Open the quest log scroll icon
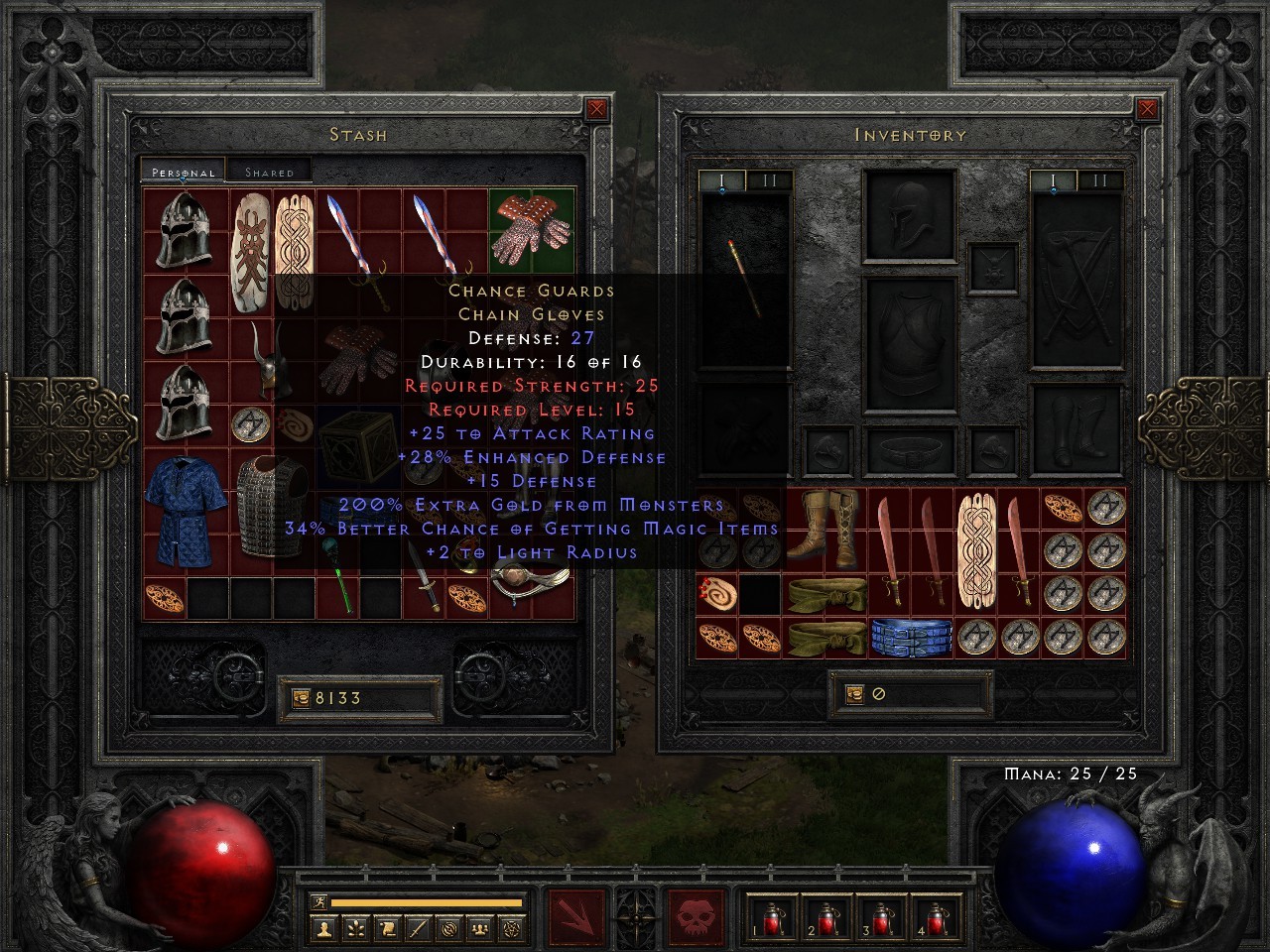1270x952 pixels. [386, 927]
